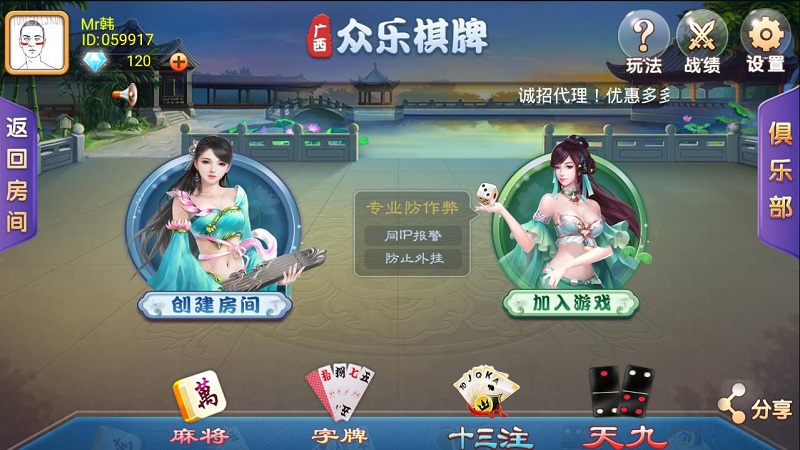
Task: Click the 返回房间 side tab
Action: (17, 175)
